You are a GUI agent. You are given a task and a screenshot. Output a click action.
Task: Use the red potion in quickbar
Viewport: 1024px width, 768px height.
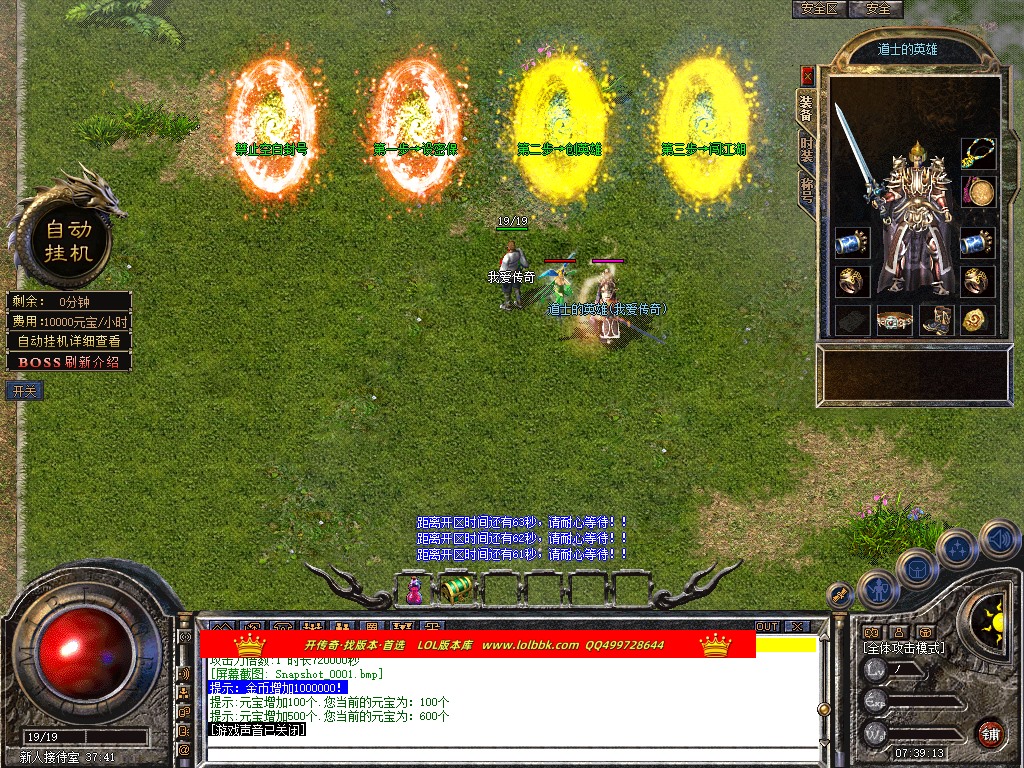coord(414,592)
